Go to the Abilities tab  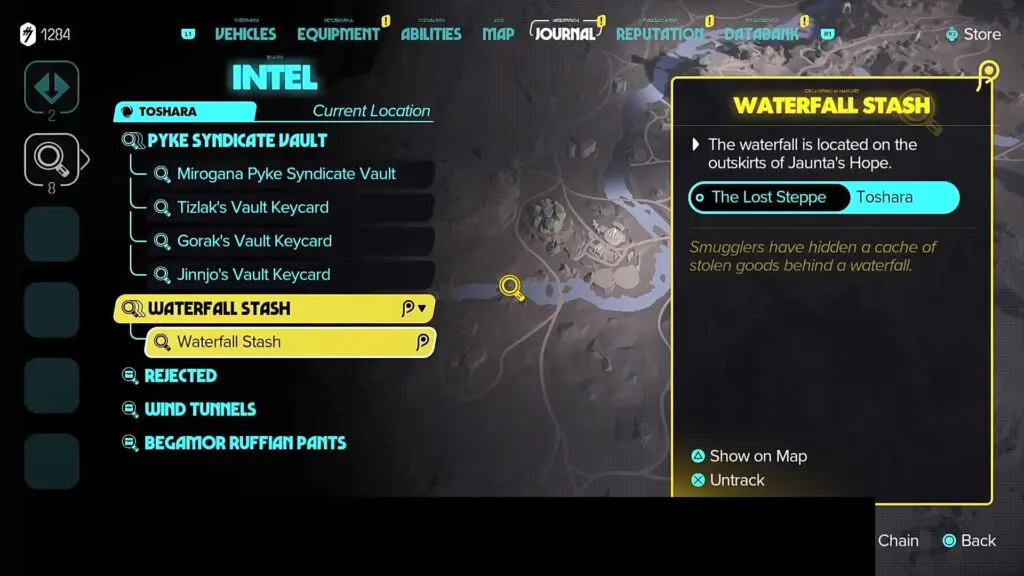pos(431,34)
